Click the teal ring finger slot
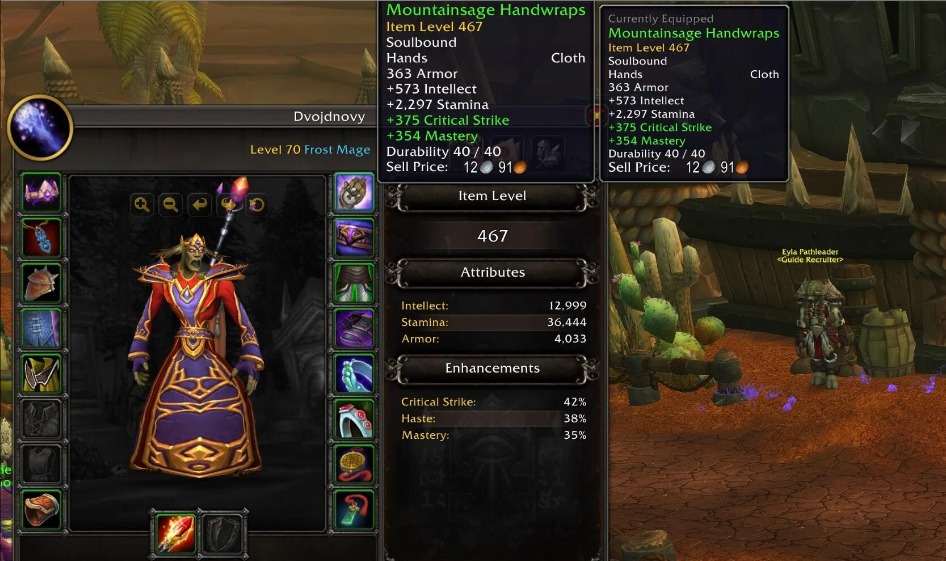The width and height of the screenshot is (946, 561). click(x=353, y=374)
